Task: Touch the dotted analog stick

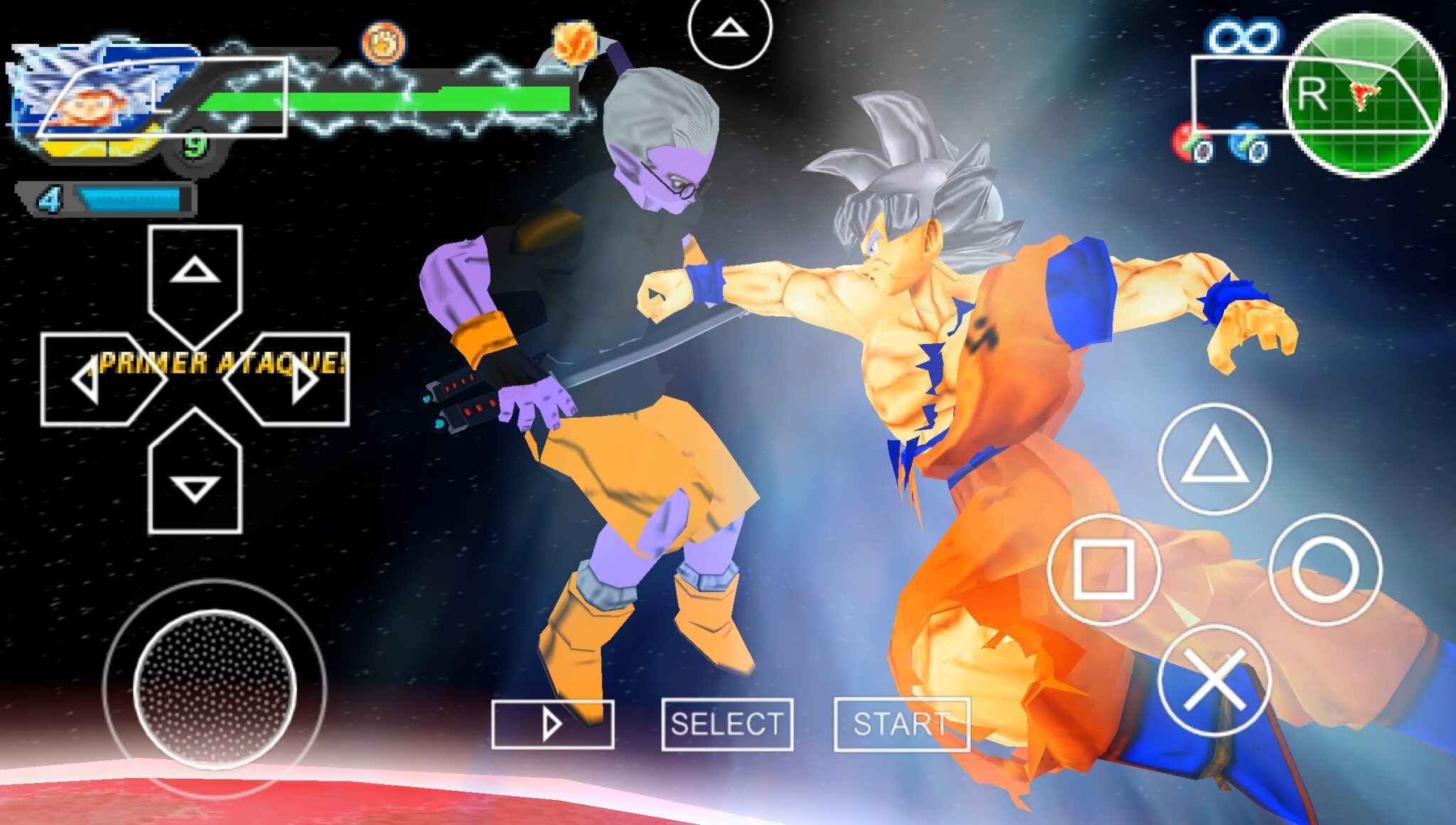Action: [215, 688]
